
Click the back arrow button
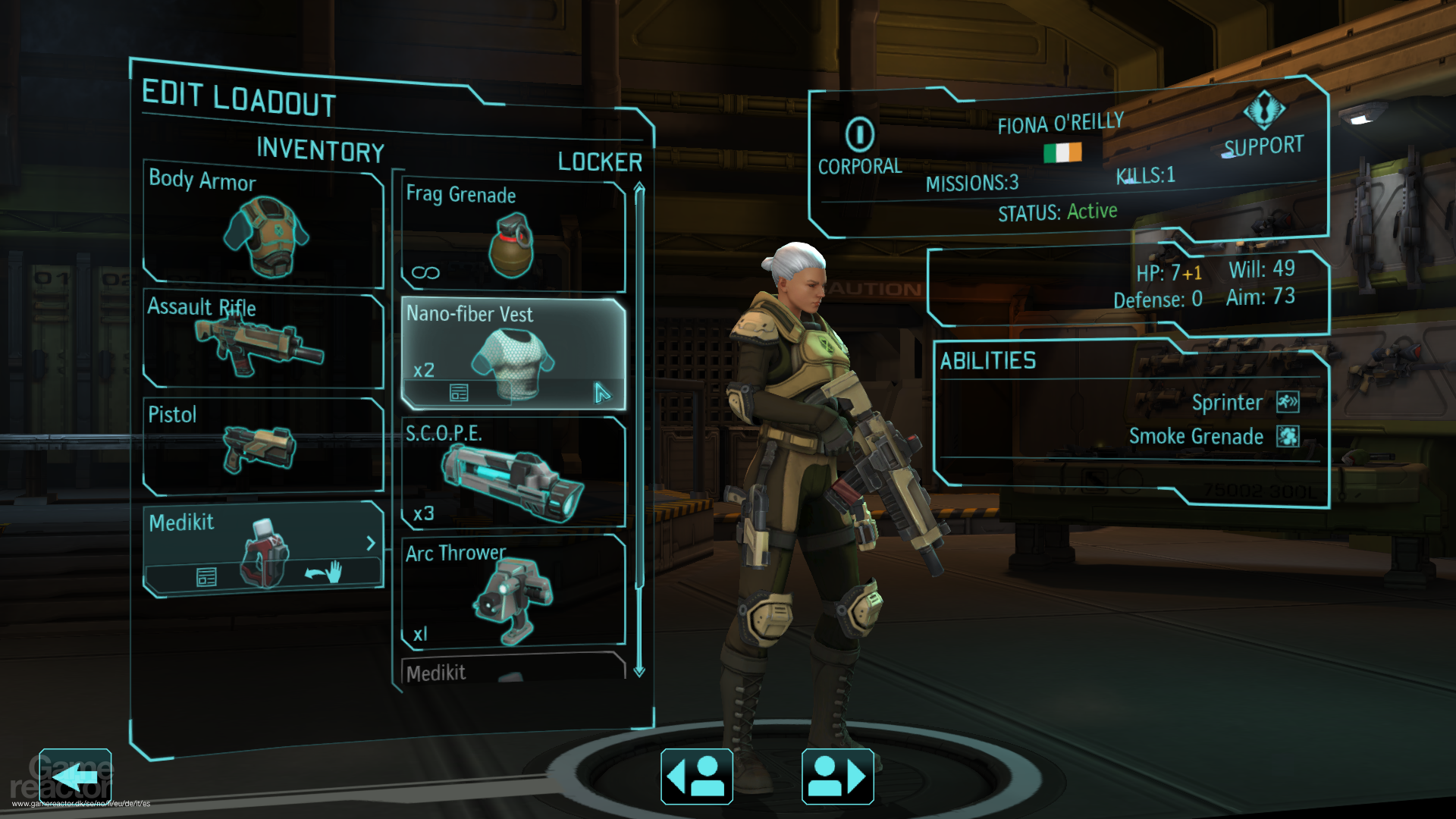pyautogui.click(x=74, y=775)
